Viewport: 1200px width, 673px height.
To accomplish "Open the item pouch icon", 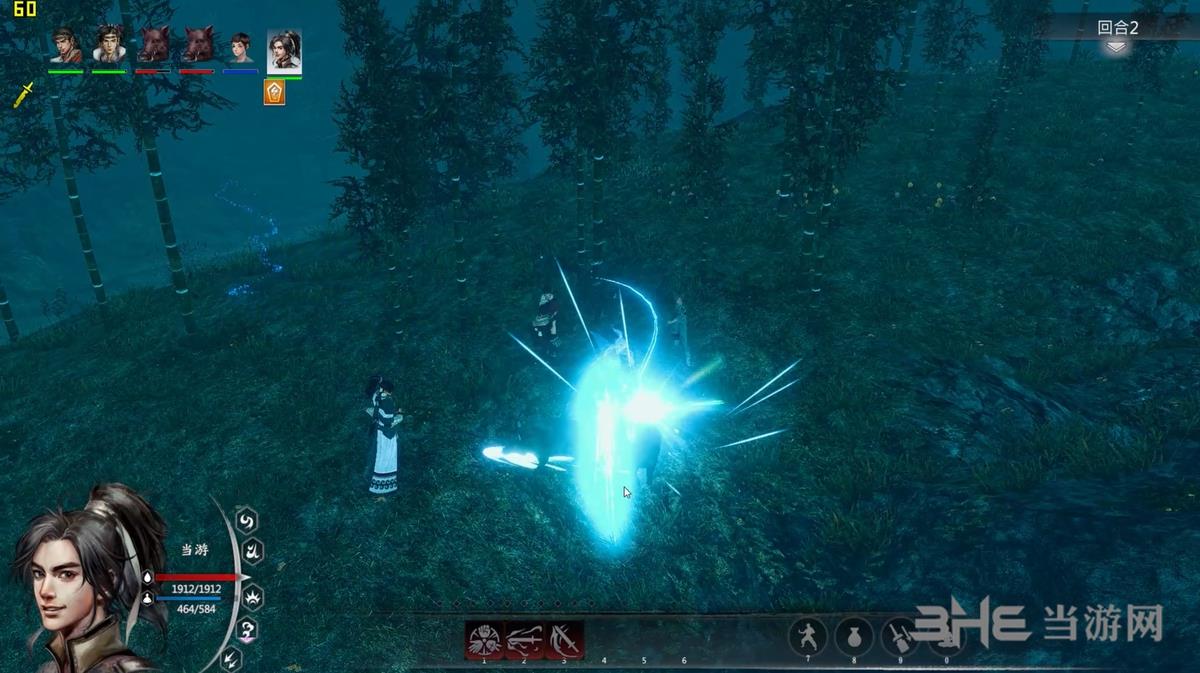I will 853,636.
